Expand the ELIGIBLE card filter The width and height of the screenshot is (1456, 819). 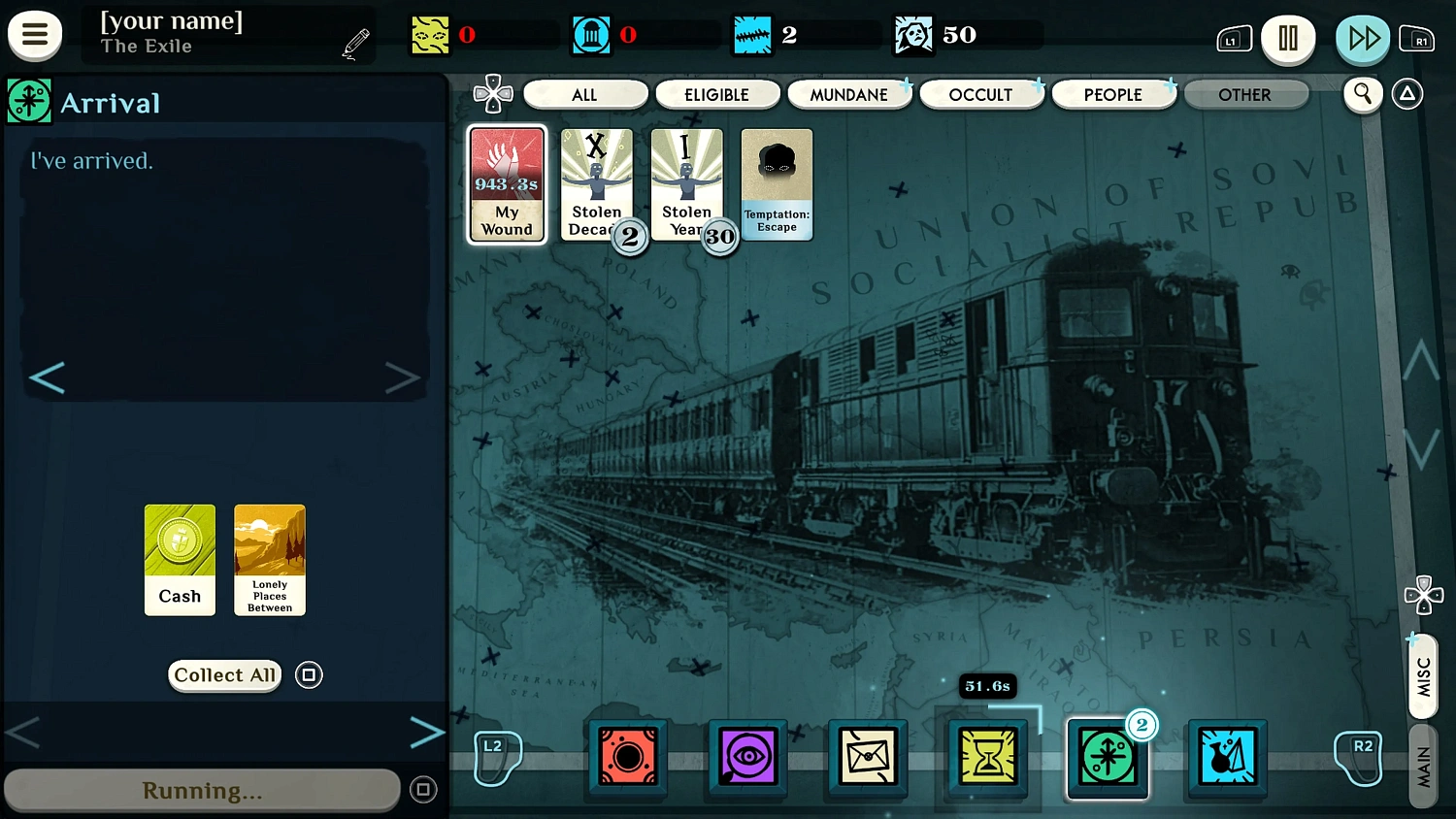point(717,94)
